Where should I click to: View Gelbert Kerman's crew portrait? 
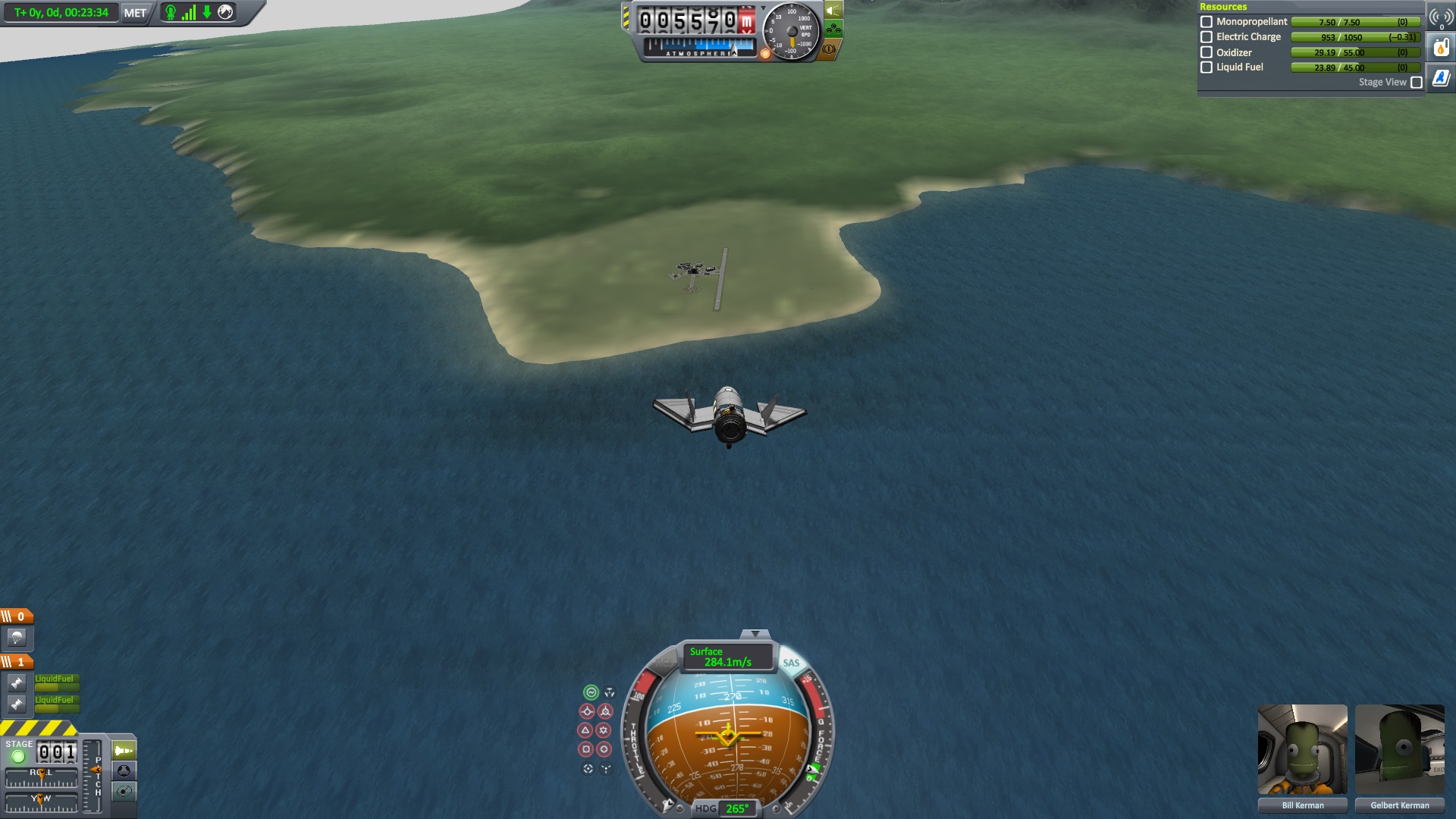(x=1399, y=749)
